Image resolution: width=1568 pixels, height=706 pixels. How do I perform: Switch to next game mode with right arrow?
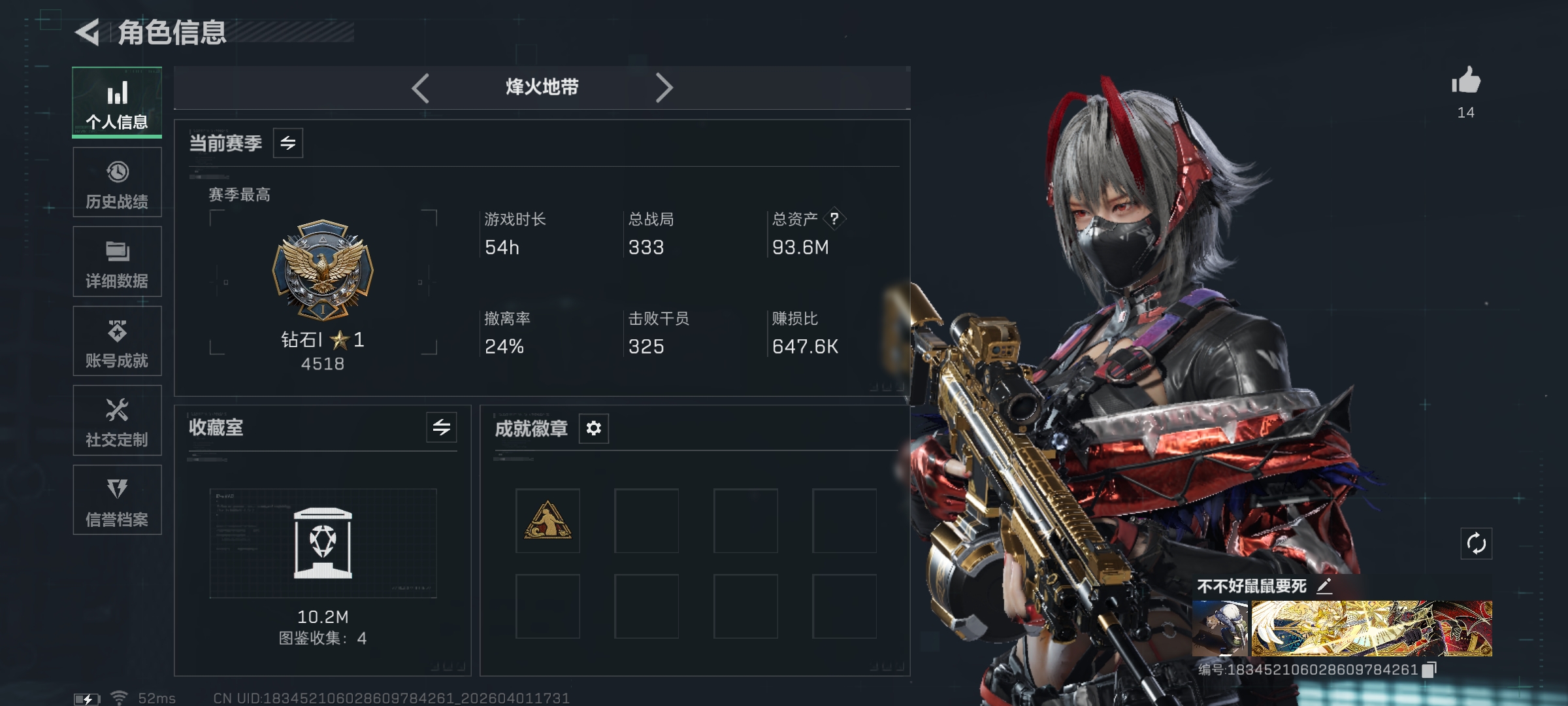[664, 88]
